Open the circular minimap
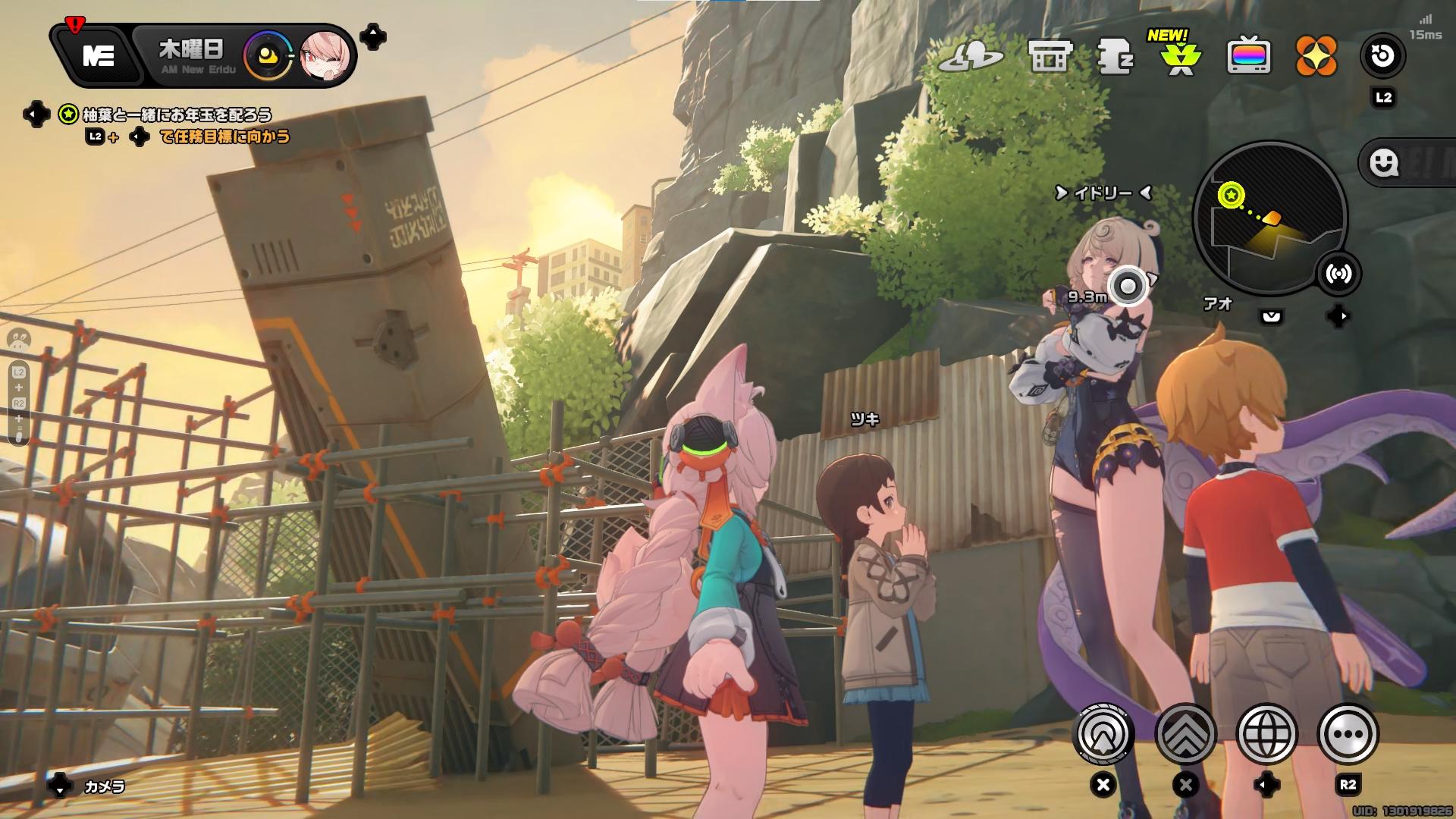Image resolution: width=1456 pixels, height=819 pixels. 1269,218
